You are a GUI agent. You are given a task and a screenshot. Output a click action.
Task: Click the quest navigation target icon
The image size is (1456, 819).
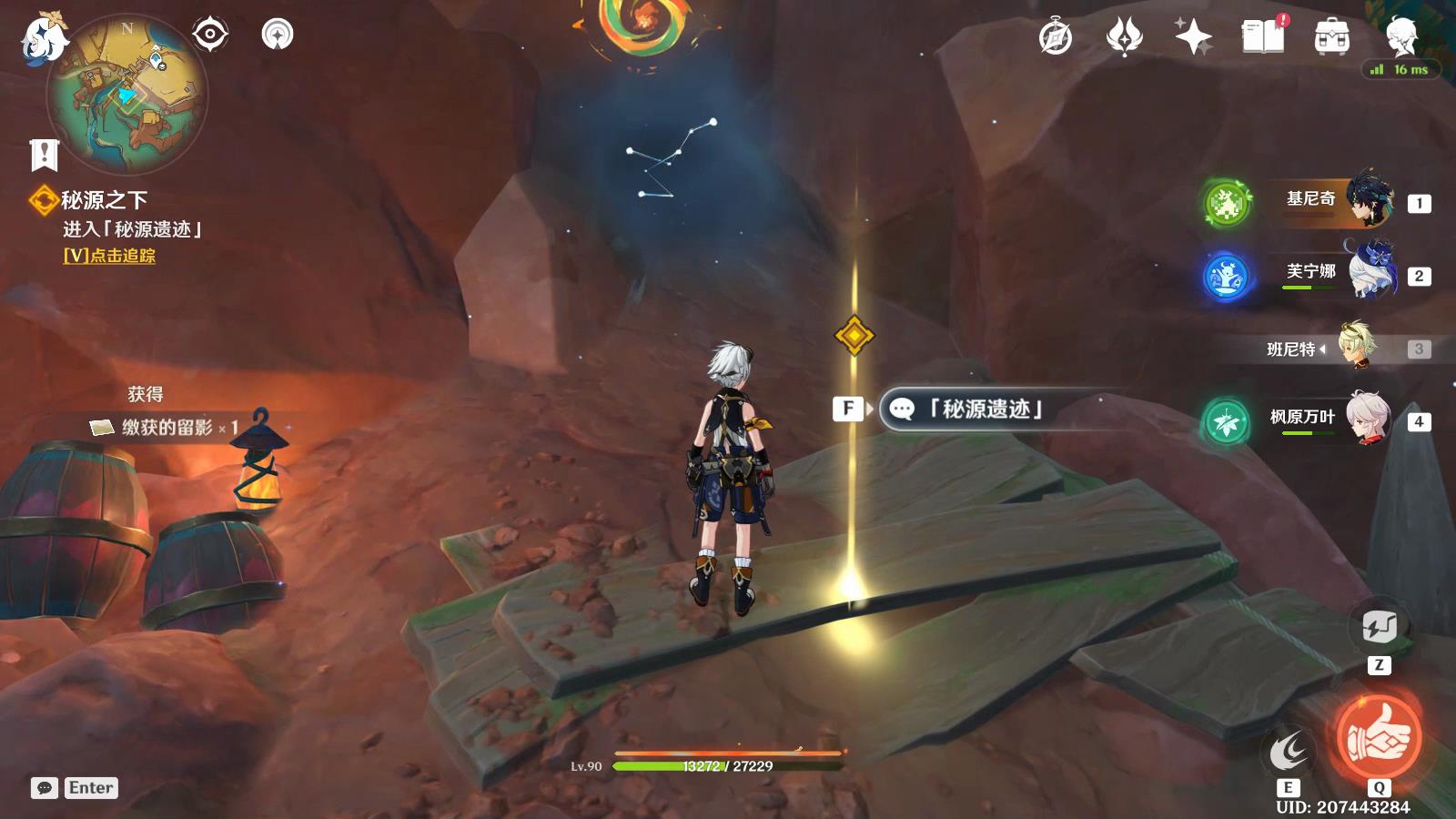209,35
